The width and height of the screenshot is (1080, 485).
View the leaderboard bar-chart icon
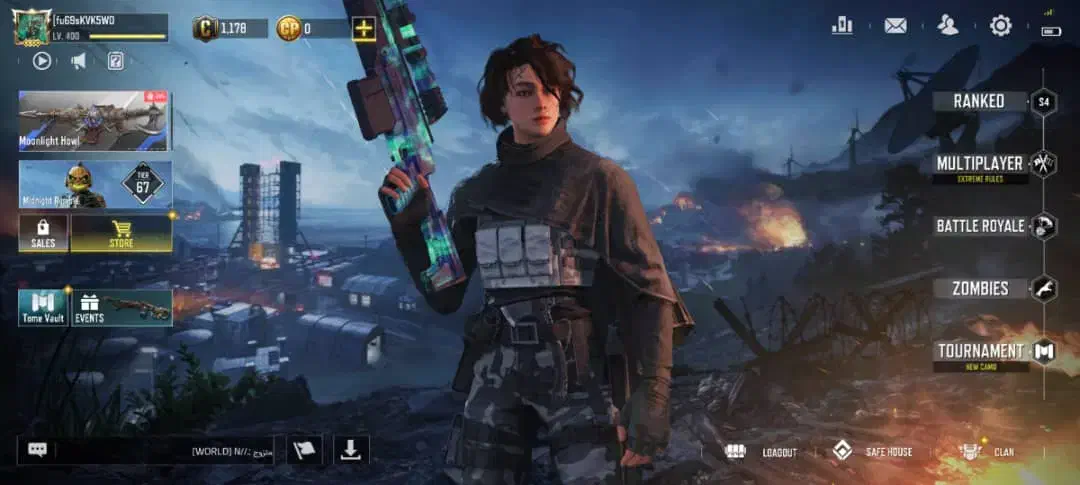[x=842, y=26]
